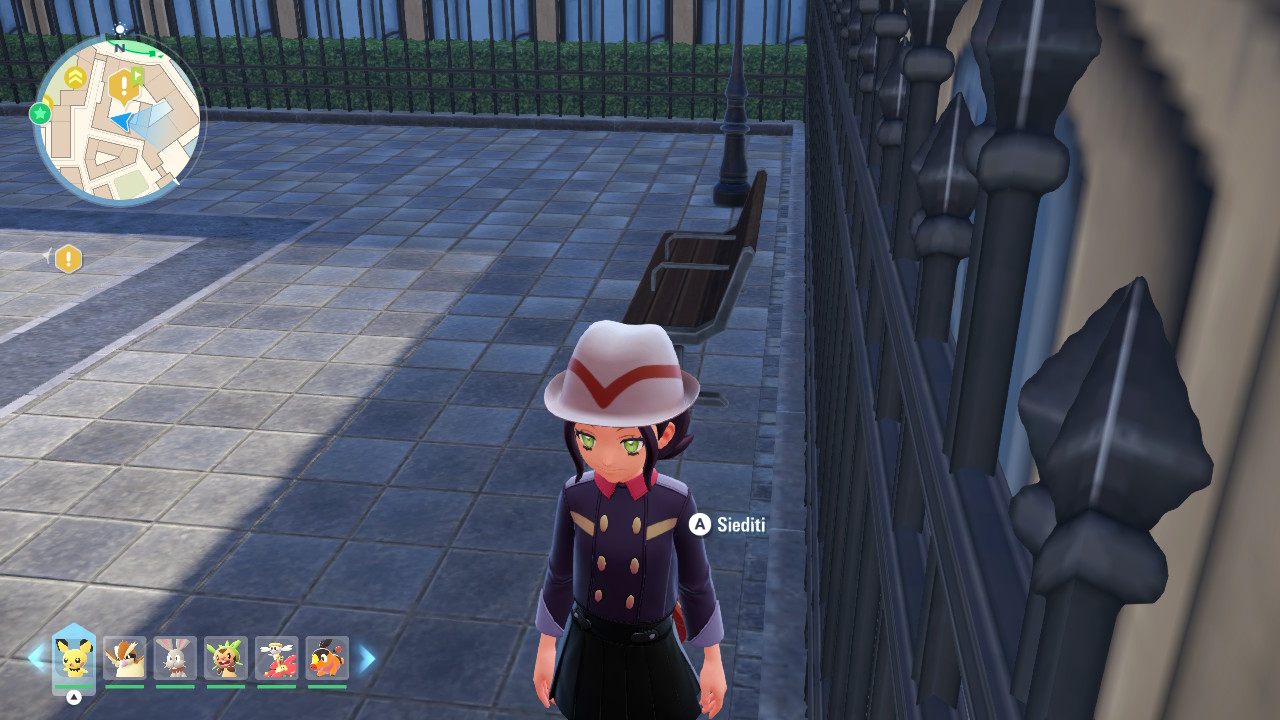Click the blue player arrow on minimap
This screenshot has height=720, width=1280.
point(121,121)
